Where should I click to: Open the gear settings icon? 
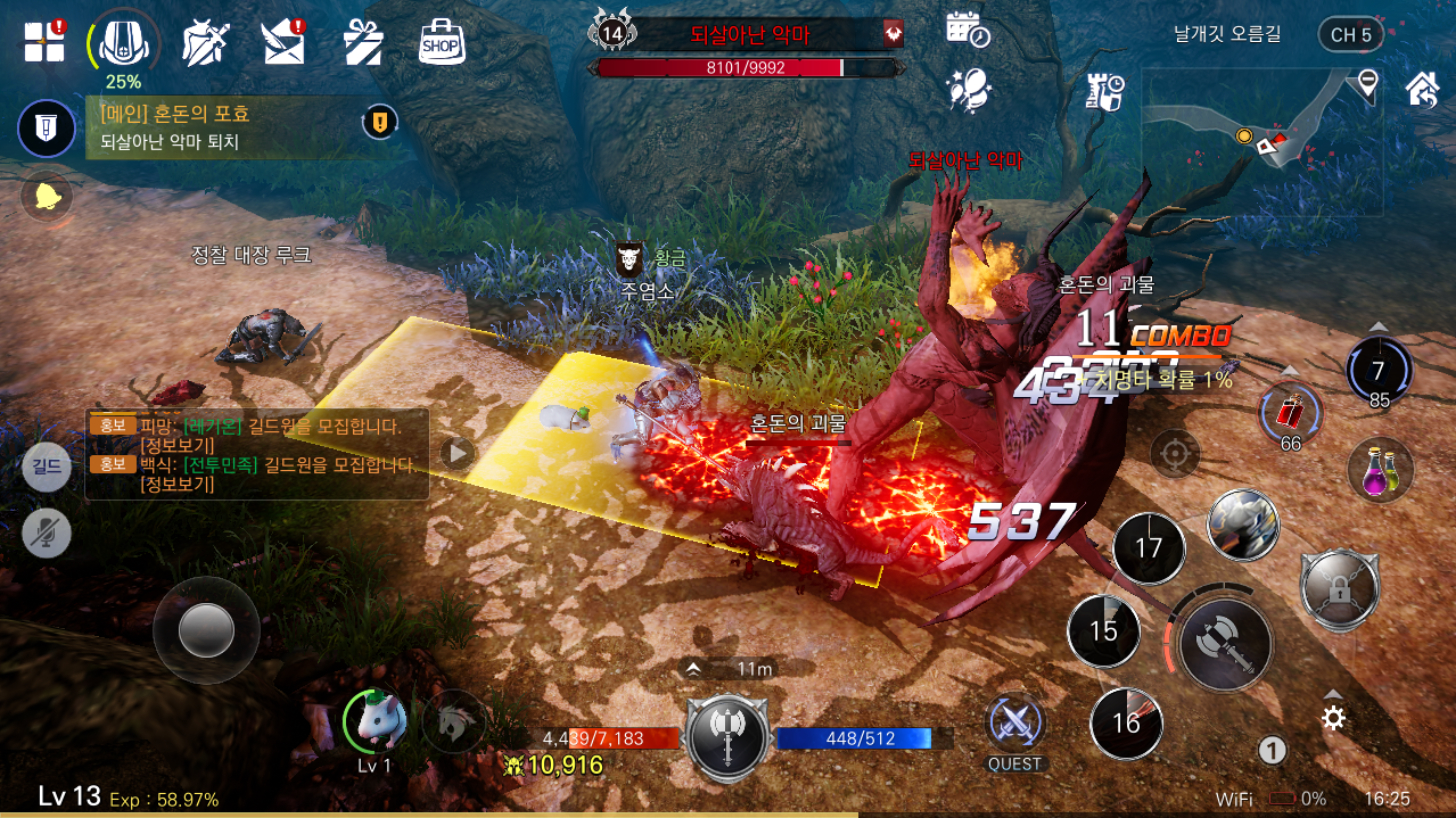point(1333,718)
